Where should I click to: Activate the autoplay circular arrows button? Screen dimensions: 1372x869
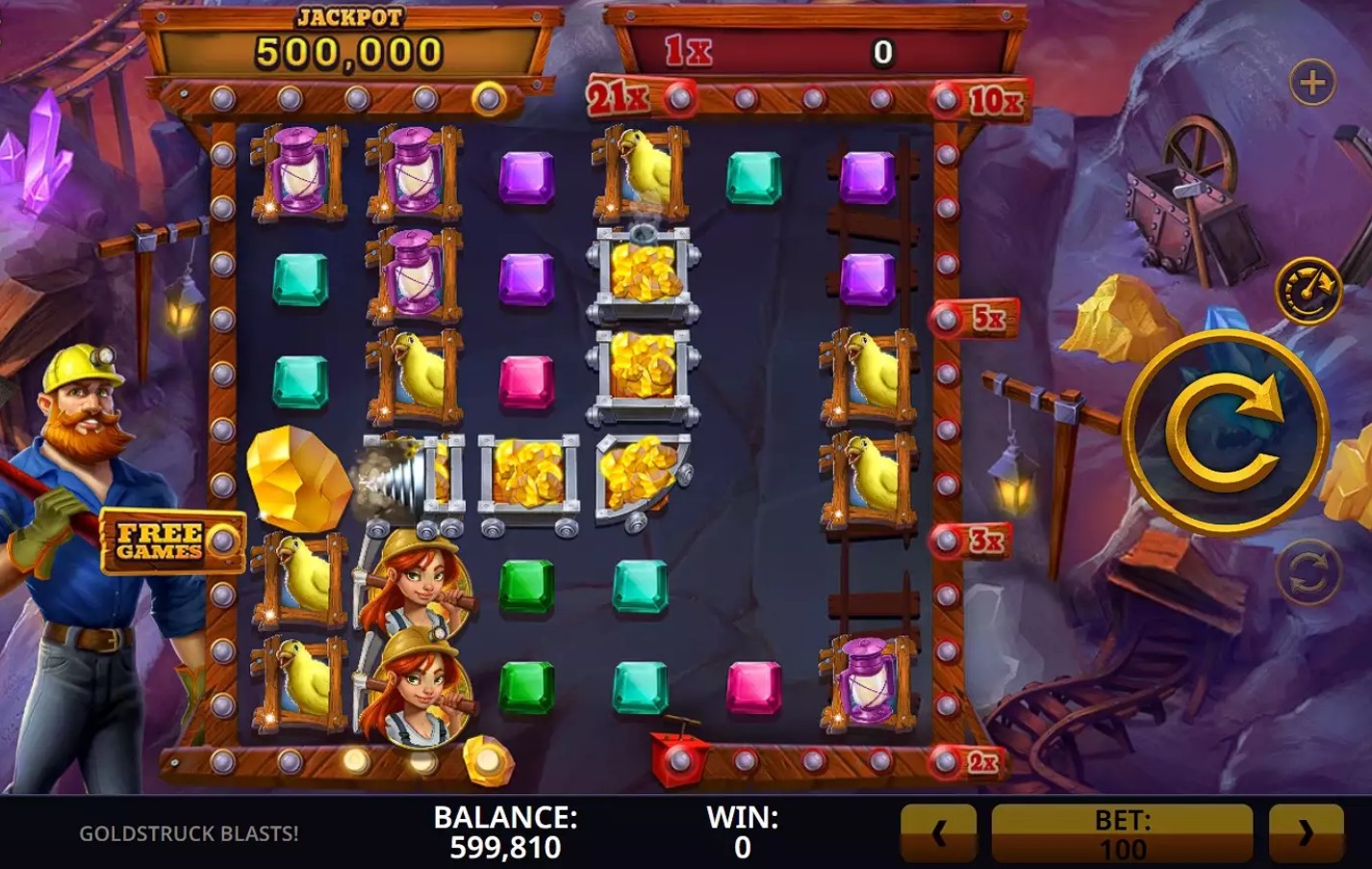click(x=1308, y=573)
